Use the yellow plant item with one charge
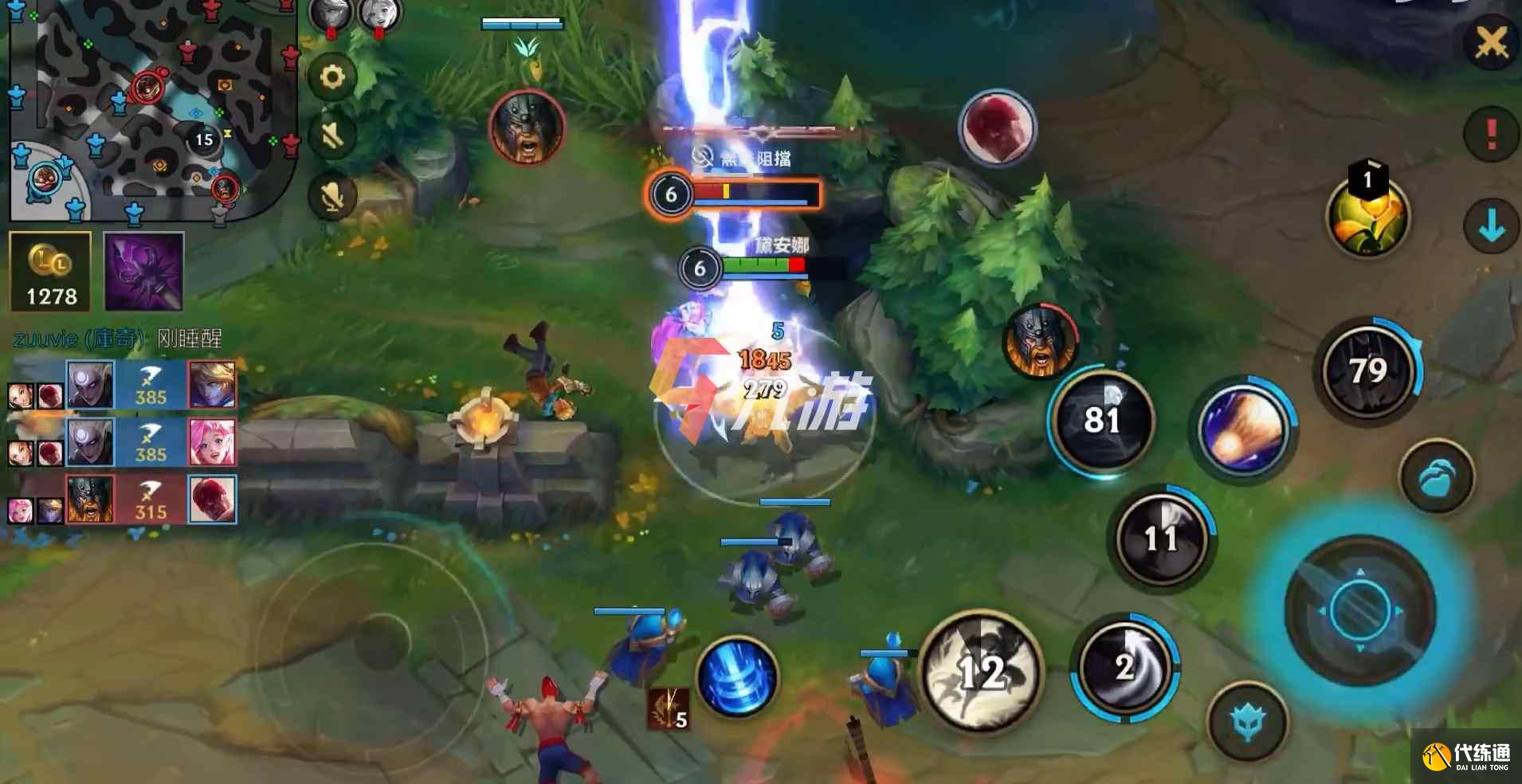Screen dimensions: 1522x784 point(1367,217)
